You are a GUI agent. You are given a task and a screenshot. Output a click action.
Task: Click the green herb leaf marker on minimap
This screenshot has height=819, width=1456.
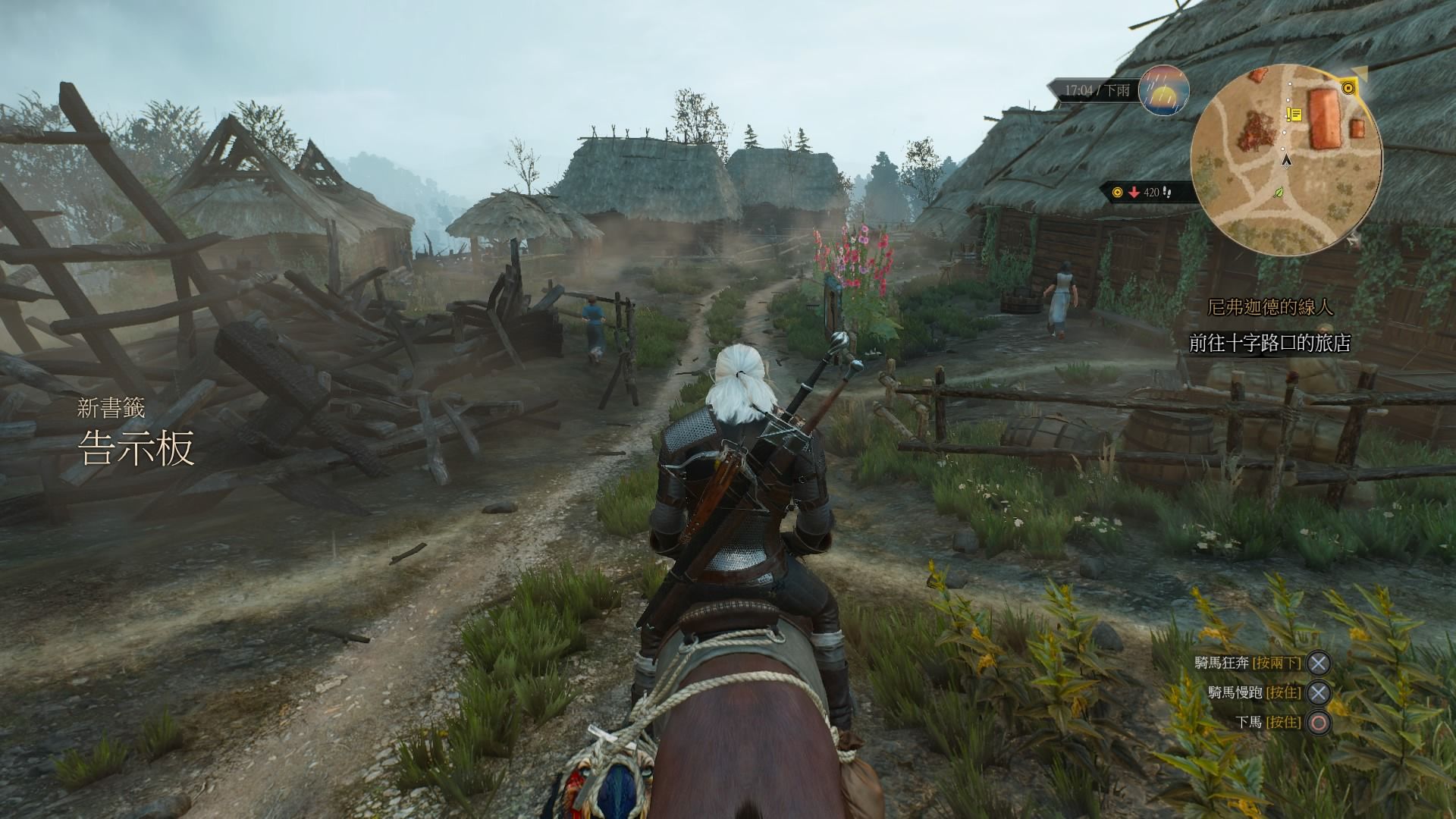click(1281, 193)
